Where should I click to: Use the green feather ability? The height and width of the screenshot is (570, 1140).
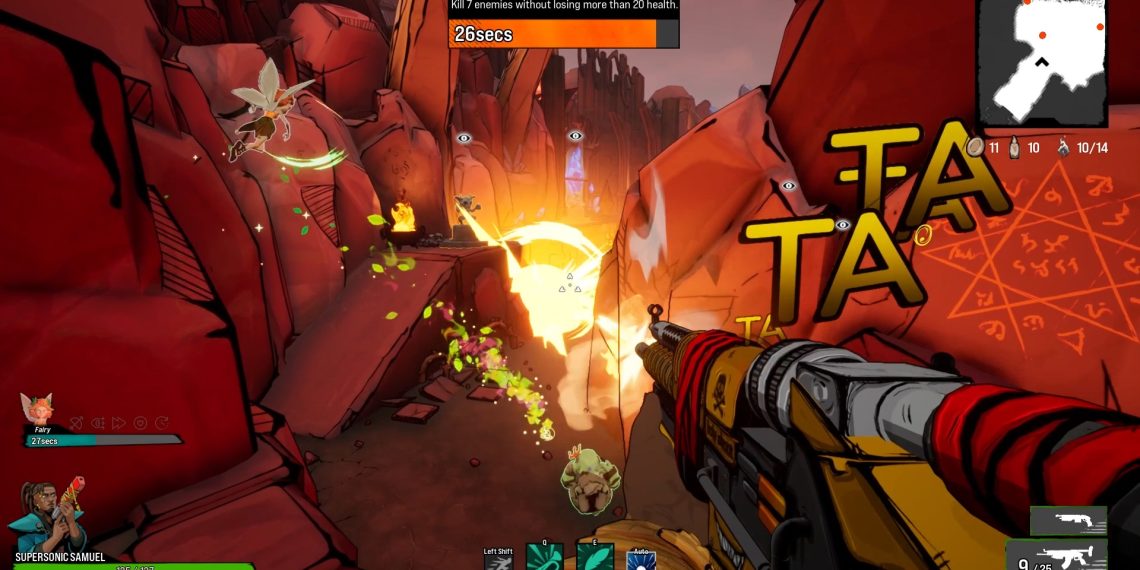coord(594,559)
